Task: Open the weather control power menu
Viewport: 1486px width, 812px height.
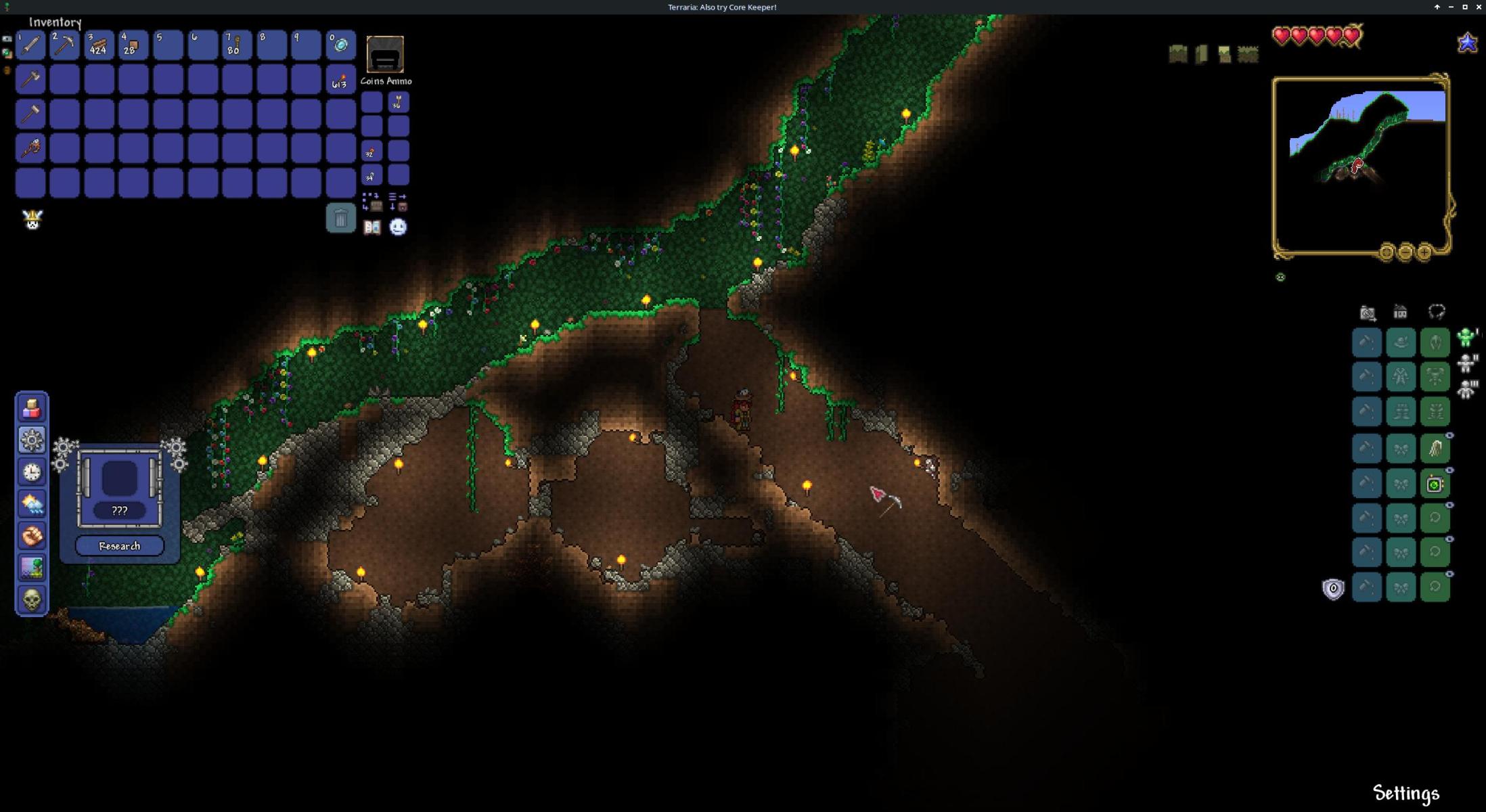Action: 32,503
